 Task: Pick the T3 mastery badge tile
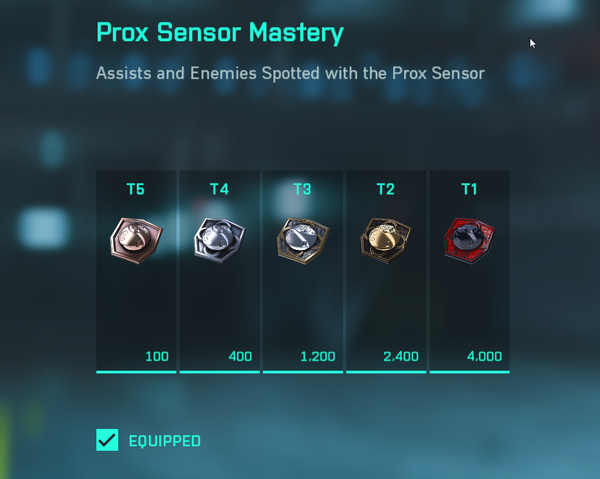(x=302, y=241)
